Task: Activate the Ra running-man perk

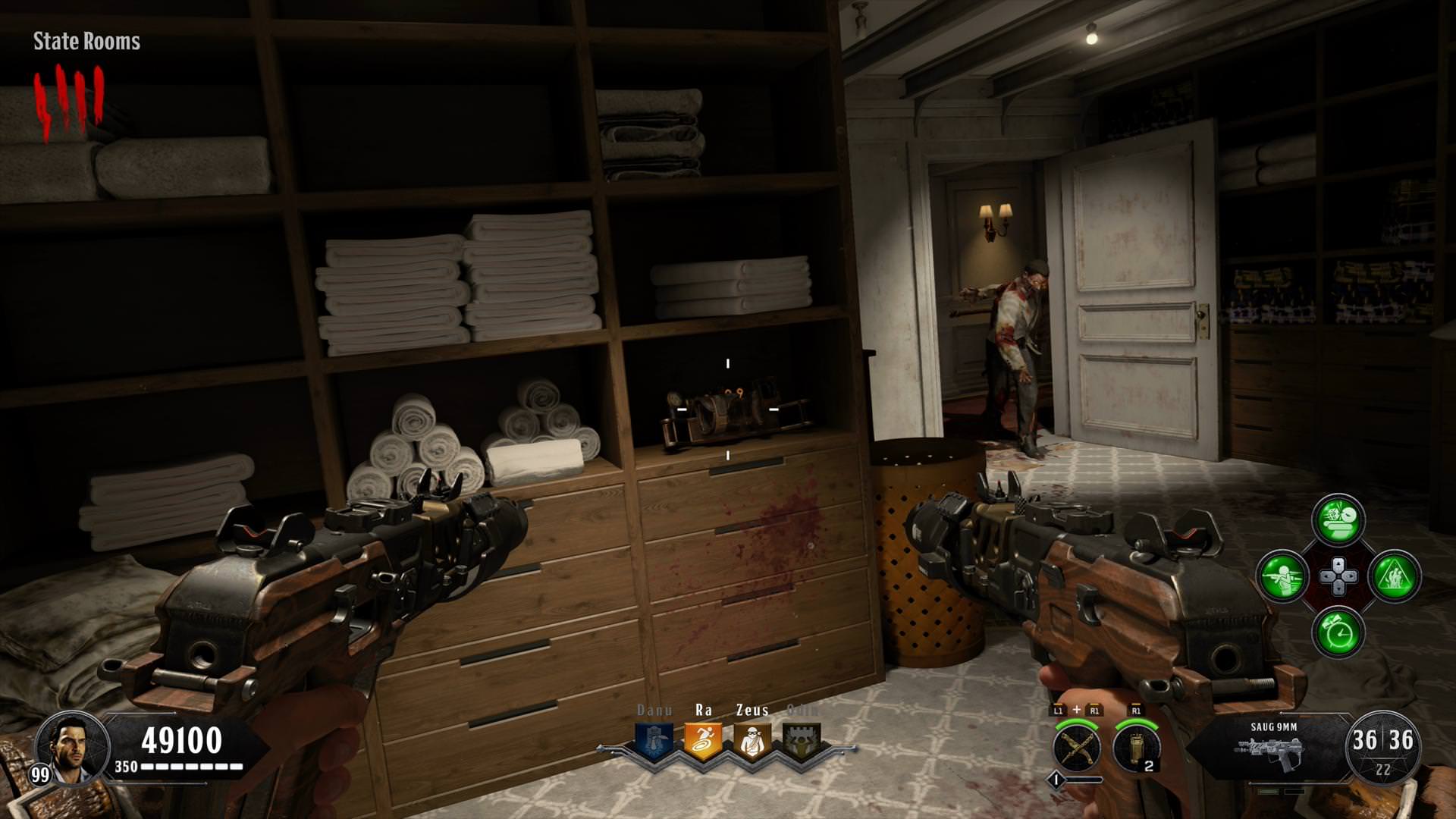Action: [x=703, y=741]
